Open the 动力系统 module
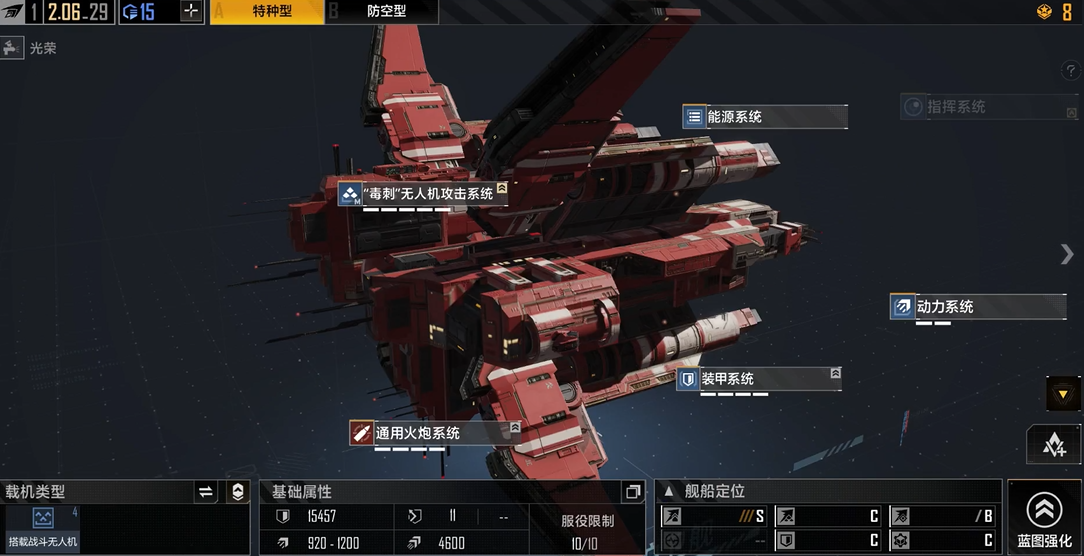 977,307
